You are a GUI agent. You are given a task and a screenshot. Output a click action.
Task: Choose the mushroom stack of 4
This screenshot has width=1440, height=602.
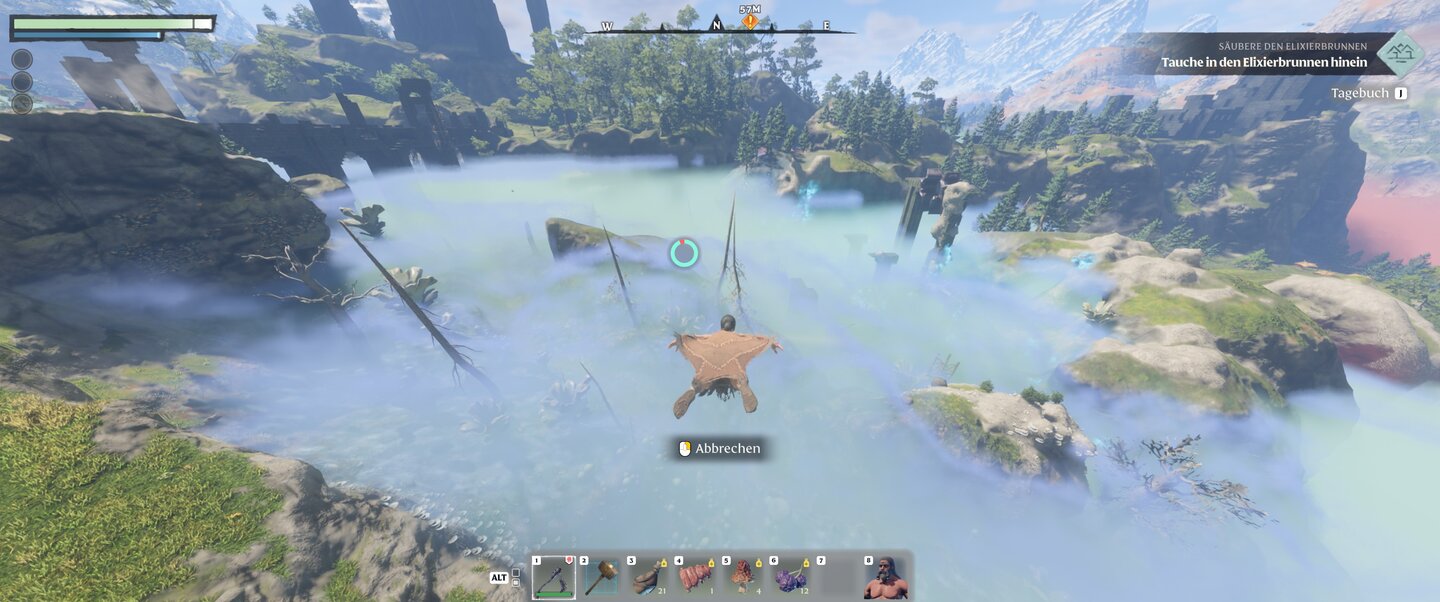743,578
